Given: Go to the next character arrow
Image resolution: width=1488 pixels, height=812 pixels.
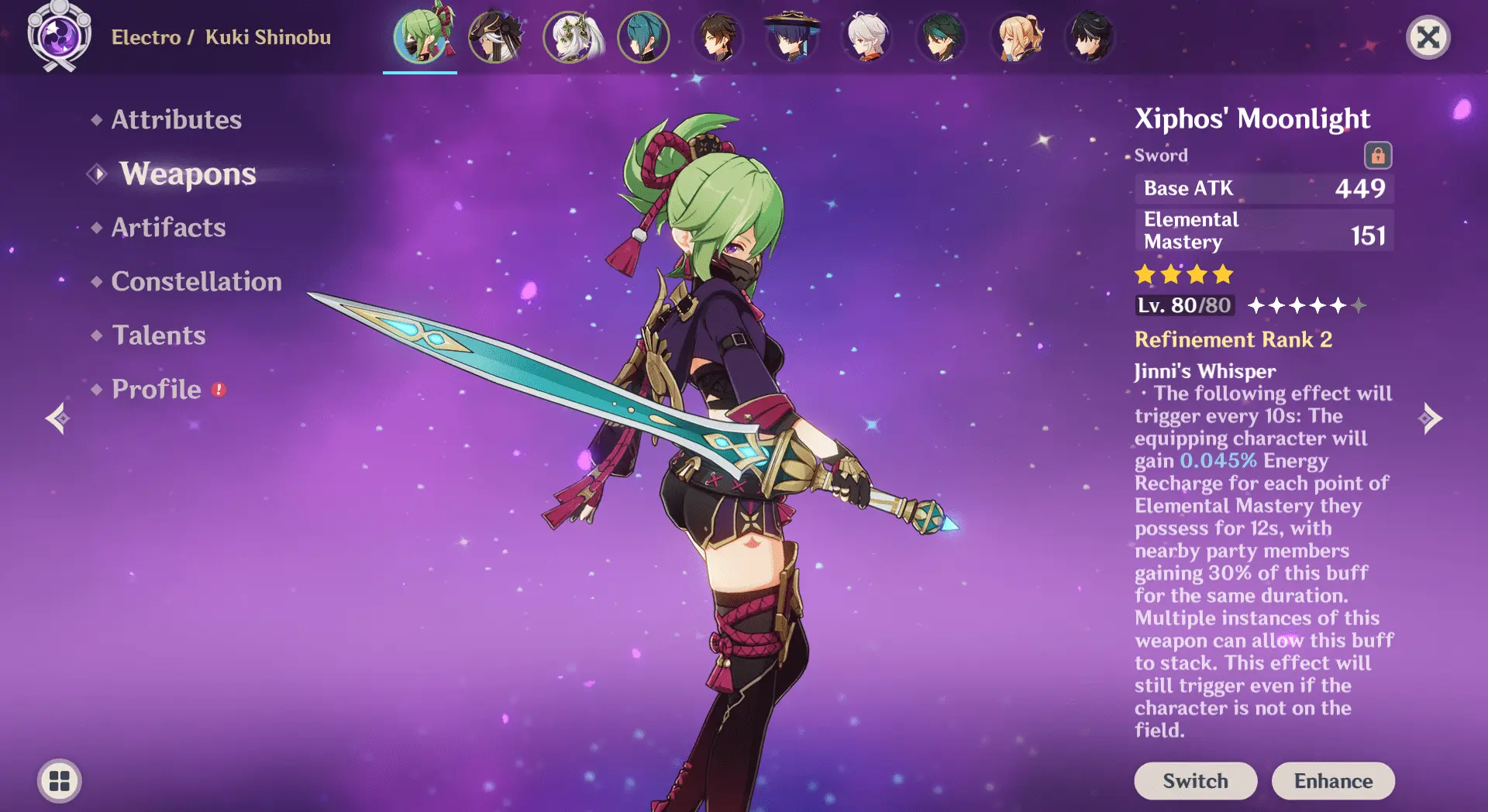Looking at the screenshot, I should (1431, 418).
